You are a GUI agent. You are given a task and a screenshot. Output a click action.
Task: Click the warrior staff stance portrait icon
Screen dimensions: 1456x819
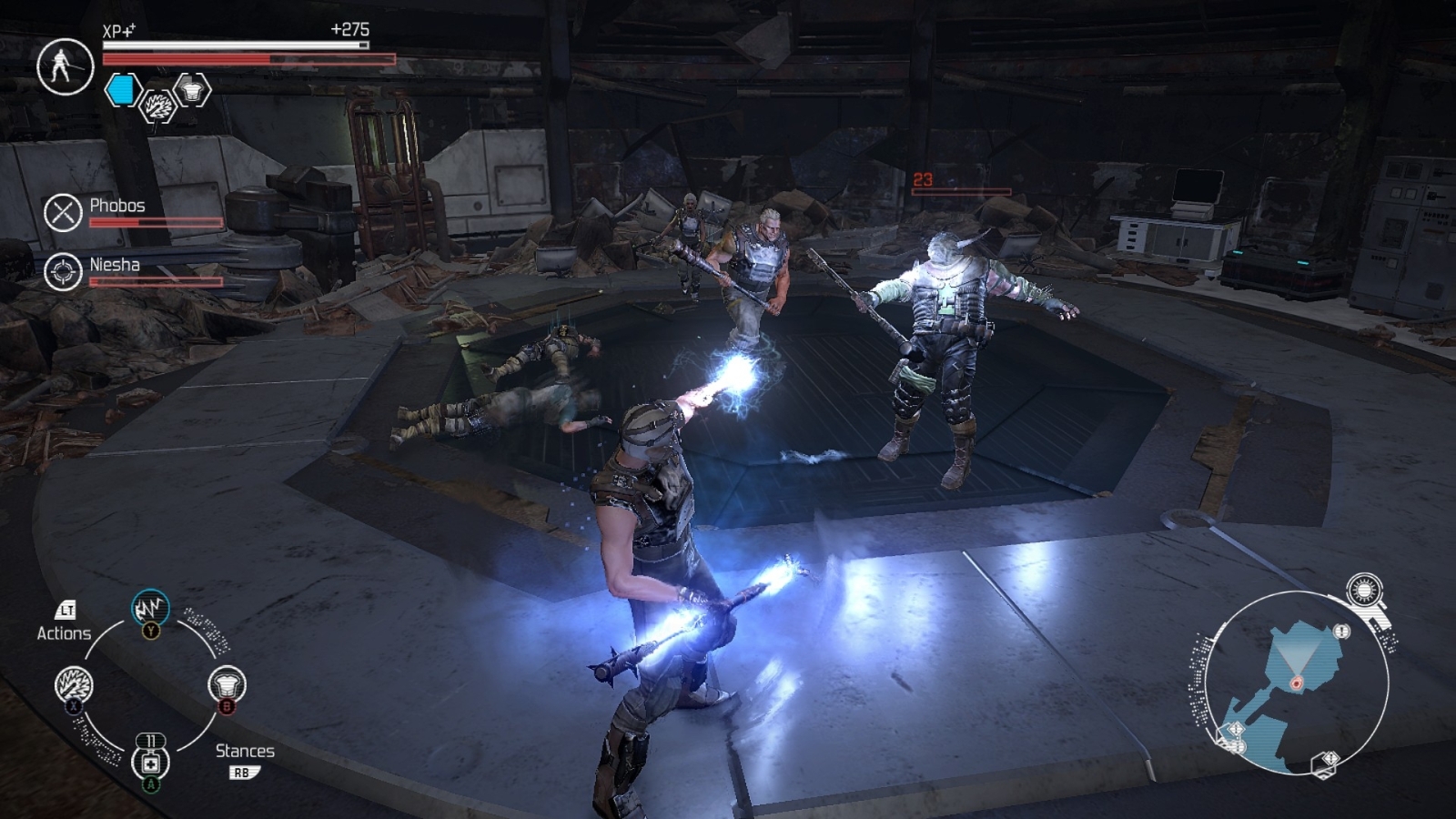pos(65,66)
